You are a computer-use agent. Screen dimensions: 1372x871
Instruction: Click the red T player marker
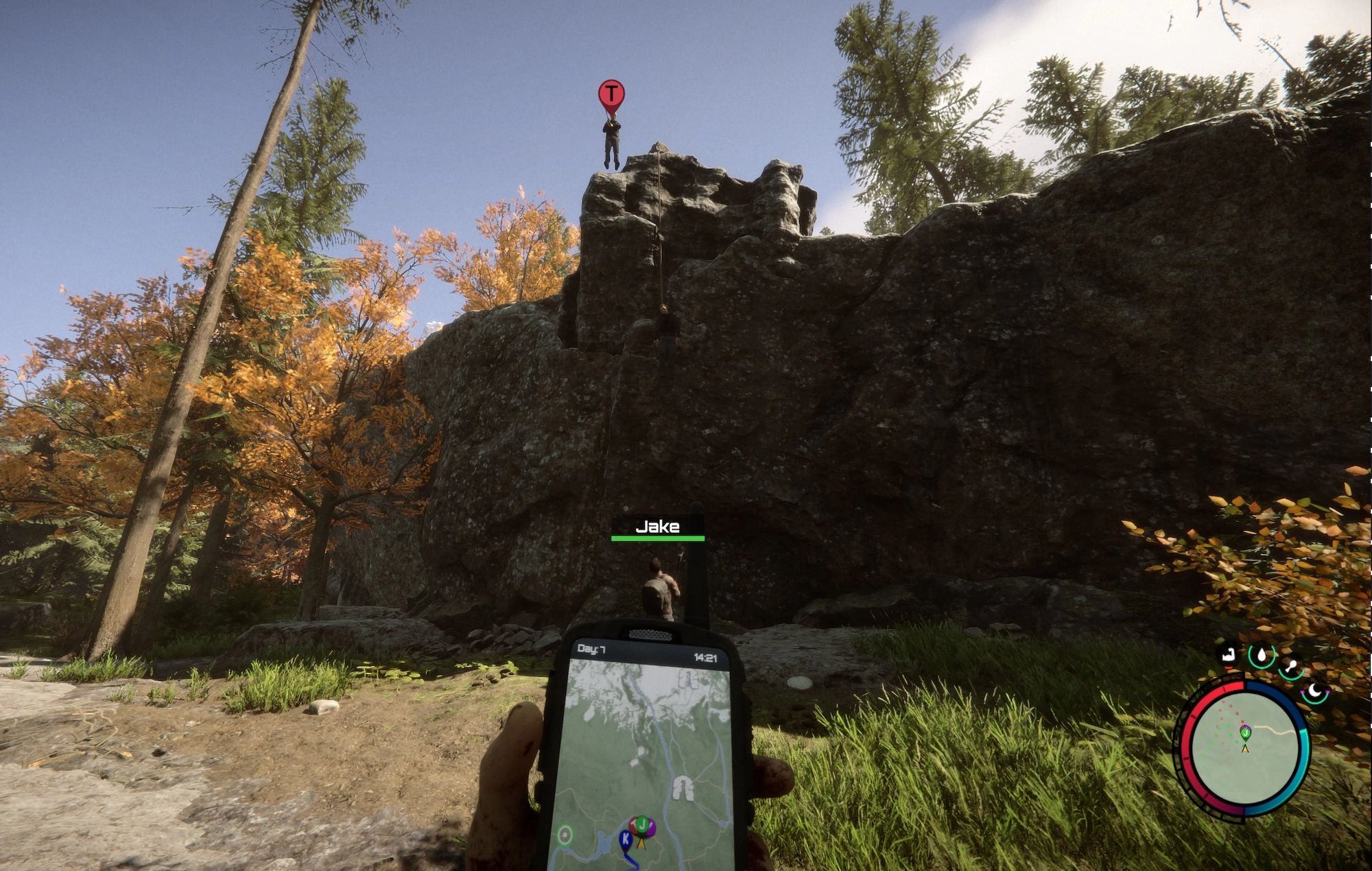pyautogui.click(x=611, y=94)
